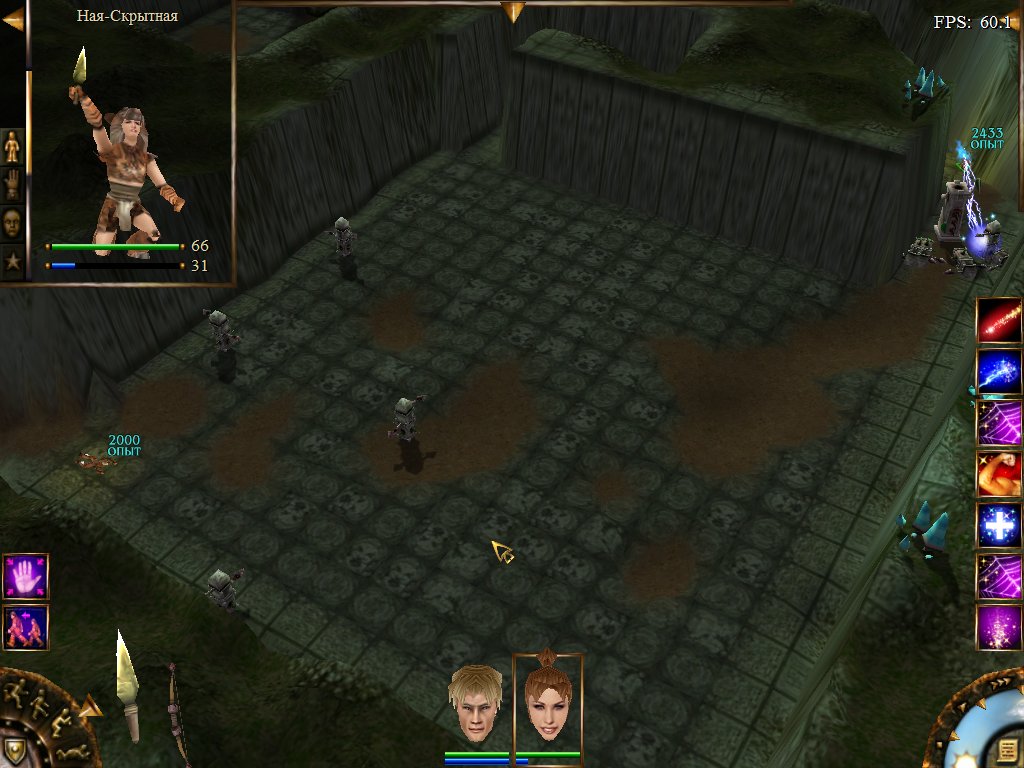
Task: Click the gold arrow at the top edge
Action: click(x=513, y=11)
